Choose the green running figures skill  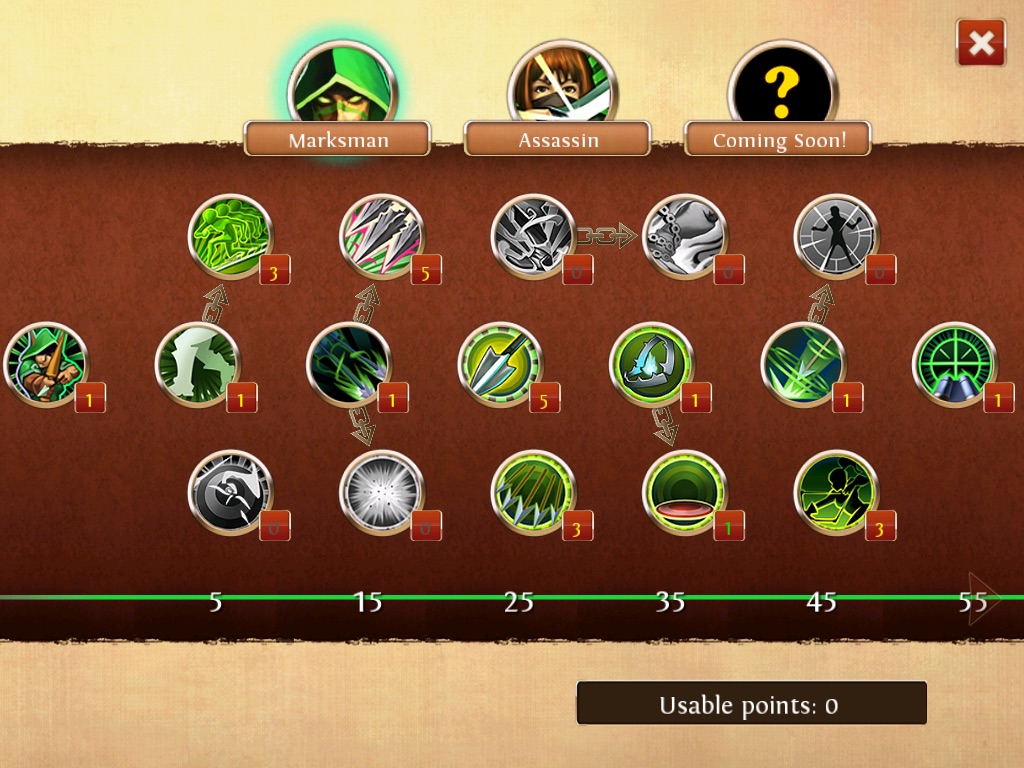tap(230, 236)
